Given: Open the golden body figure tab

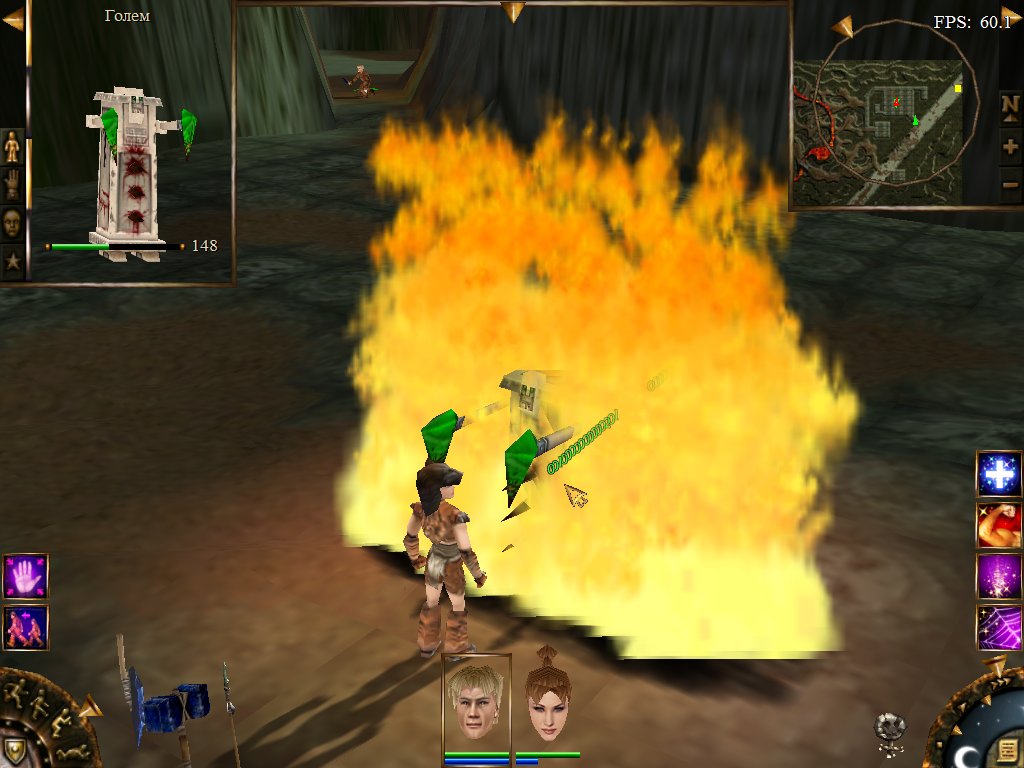Looking at the screenshot, I should tap(12, 146).
